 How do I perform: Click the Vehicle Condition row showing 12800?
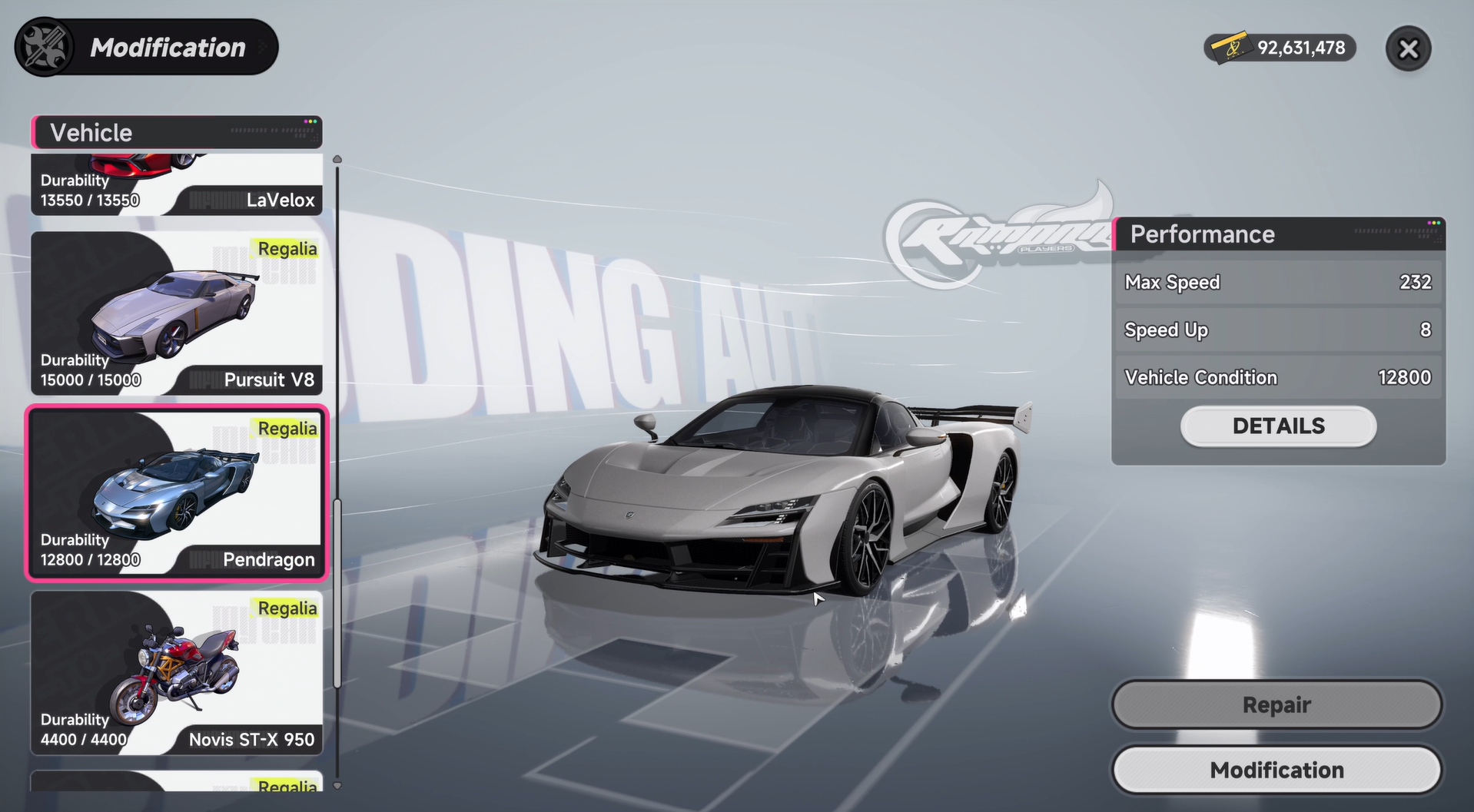1277,377
